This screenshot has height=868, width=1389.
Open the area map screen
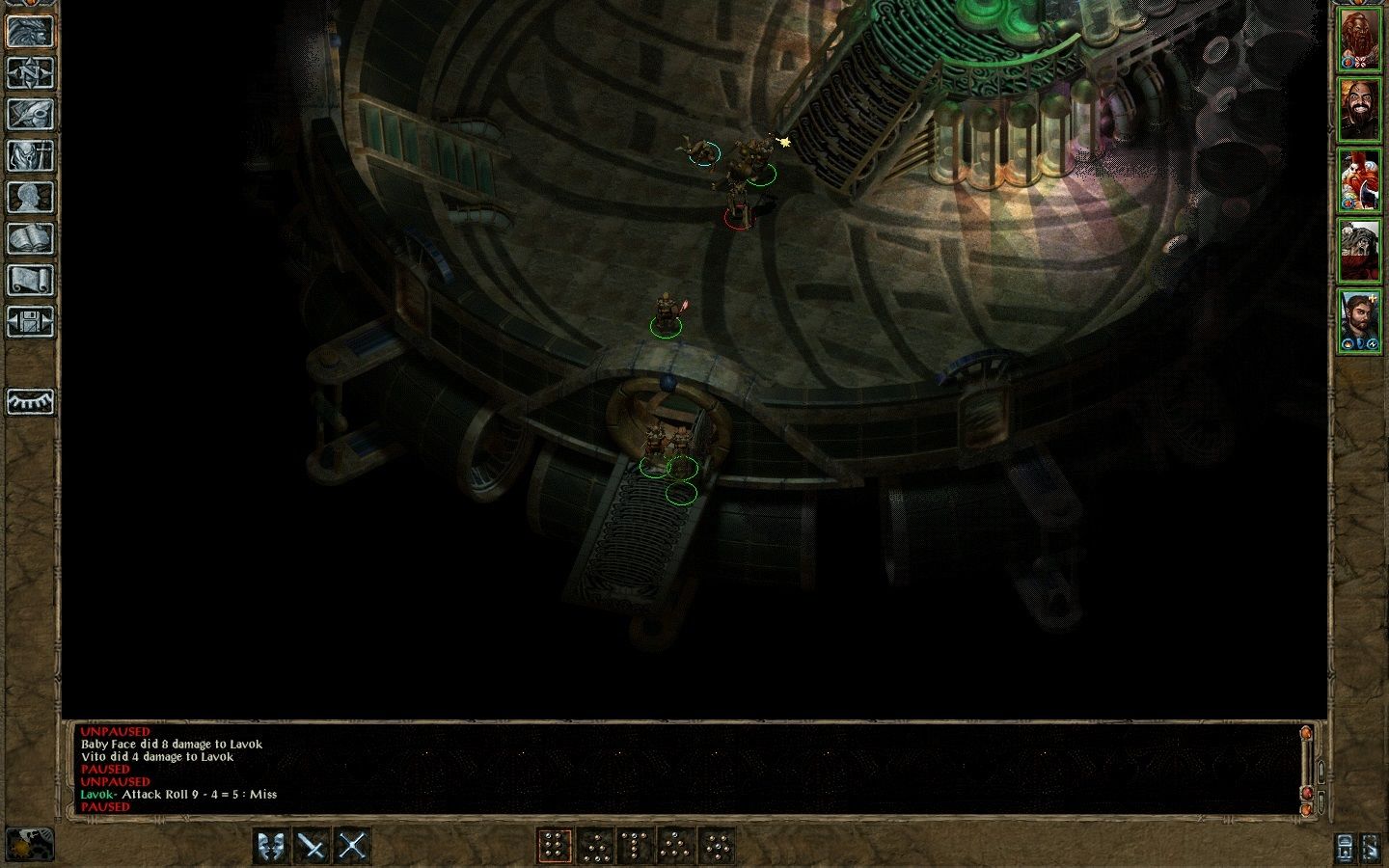click(x=30, y=72)
